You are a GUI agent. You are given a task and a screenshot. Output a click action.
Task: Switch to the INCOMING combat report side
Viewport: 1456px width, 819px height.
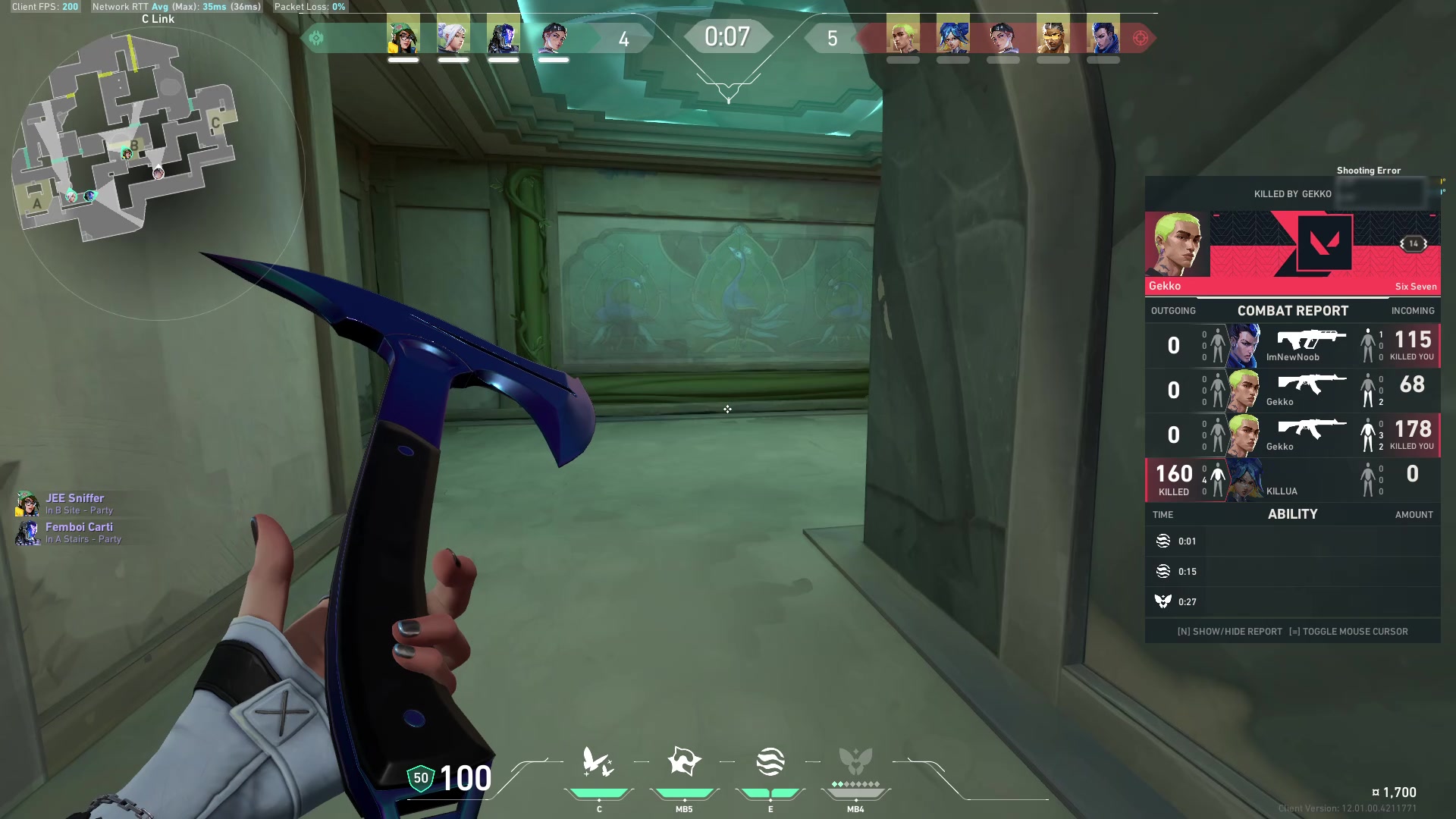click(x=1412, y=311)
